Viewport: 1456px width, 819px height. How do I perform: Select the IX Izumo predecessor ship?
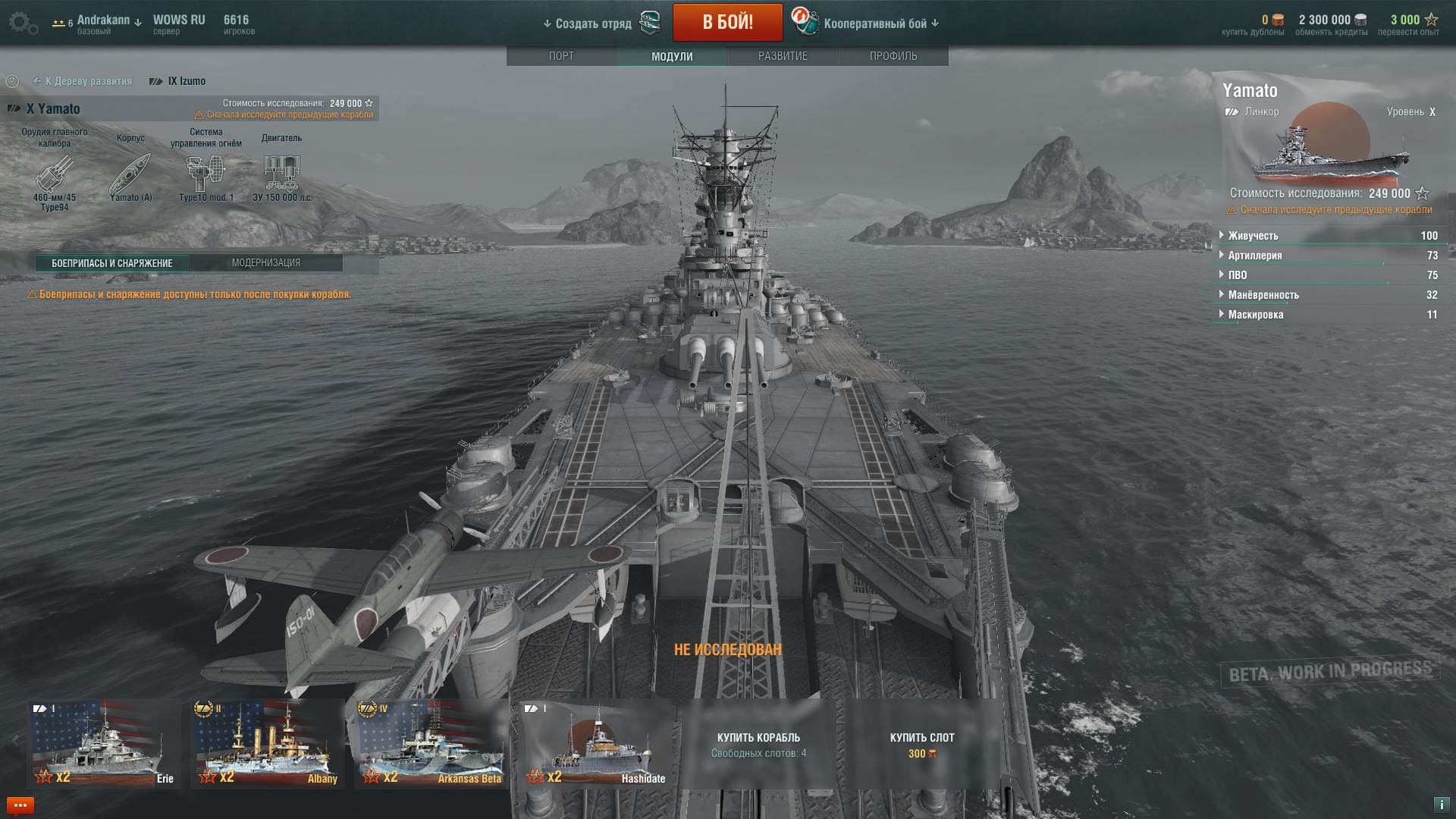click(x=186, y=81)
